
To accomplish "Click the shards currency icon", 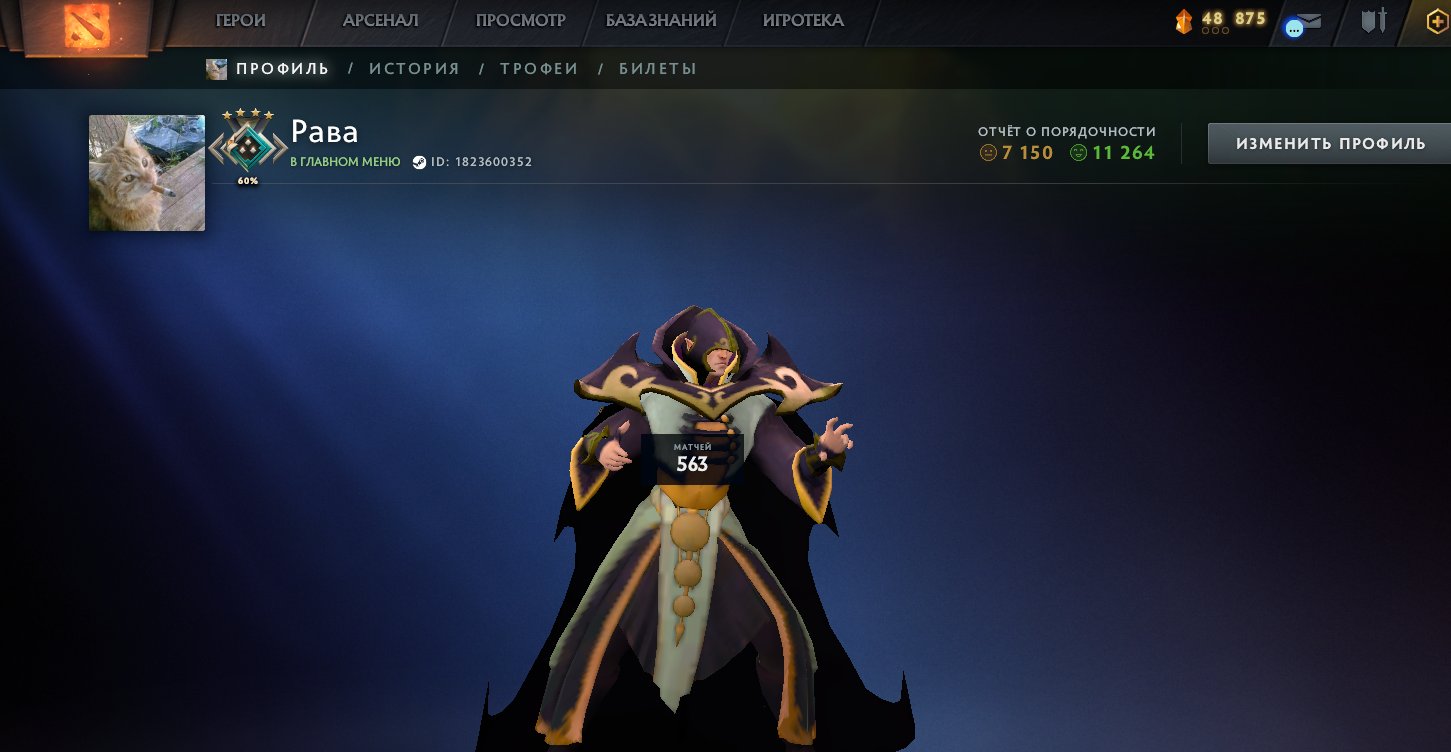I will [x=1186, y=20].
